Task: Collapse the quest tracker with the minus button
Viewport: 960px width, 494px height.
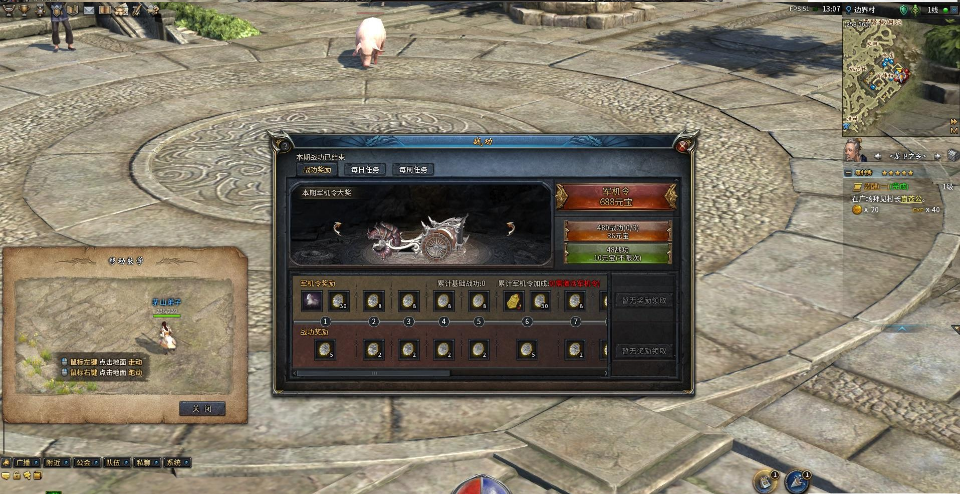Action: (848, 172)
